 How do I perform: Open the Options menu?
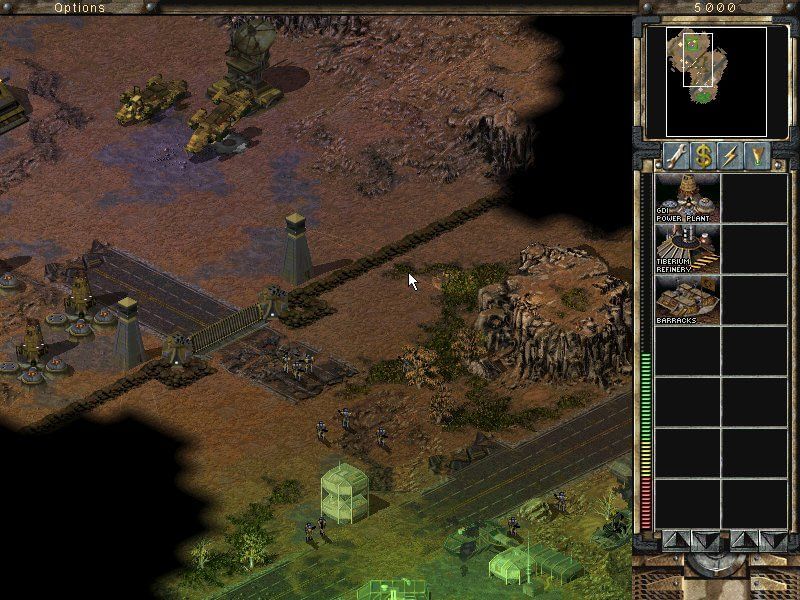[79, 8]
